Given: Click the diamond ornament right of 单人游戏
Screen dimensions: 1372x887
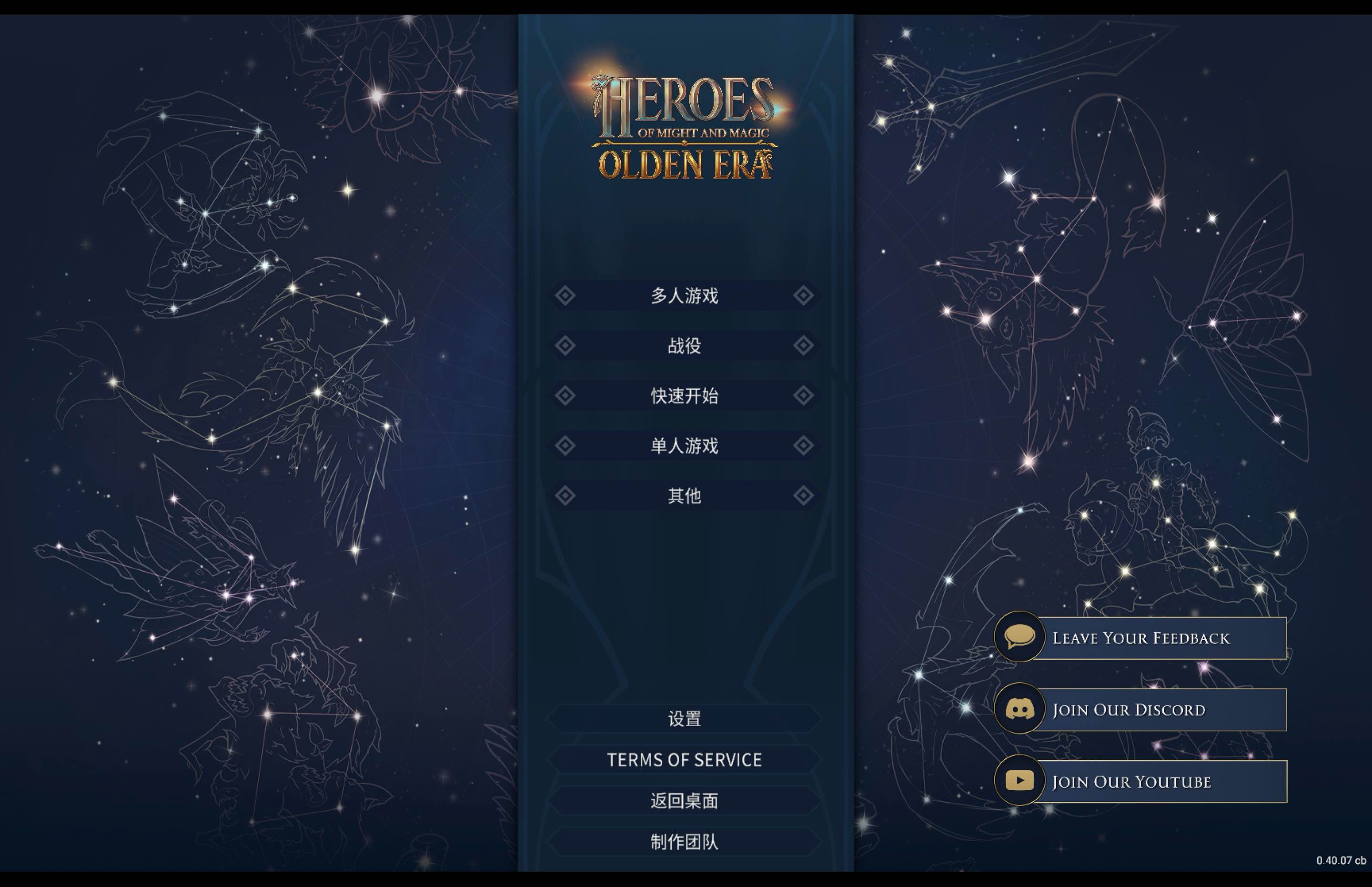Looking at the screenshot, I should tap(804, 444).
